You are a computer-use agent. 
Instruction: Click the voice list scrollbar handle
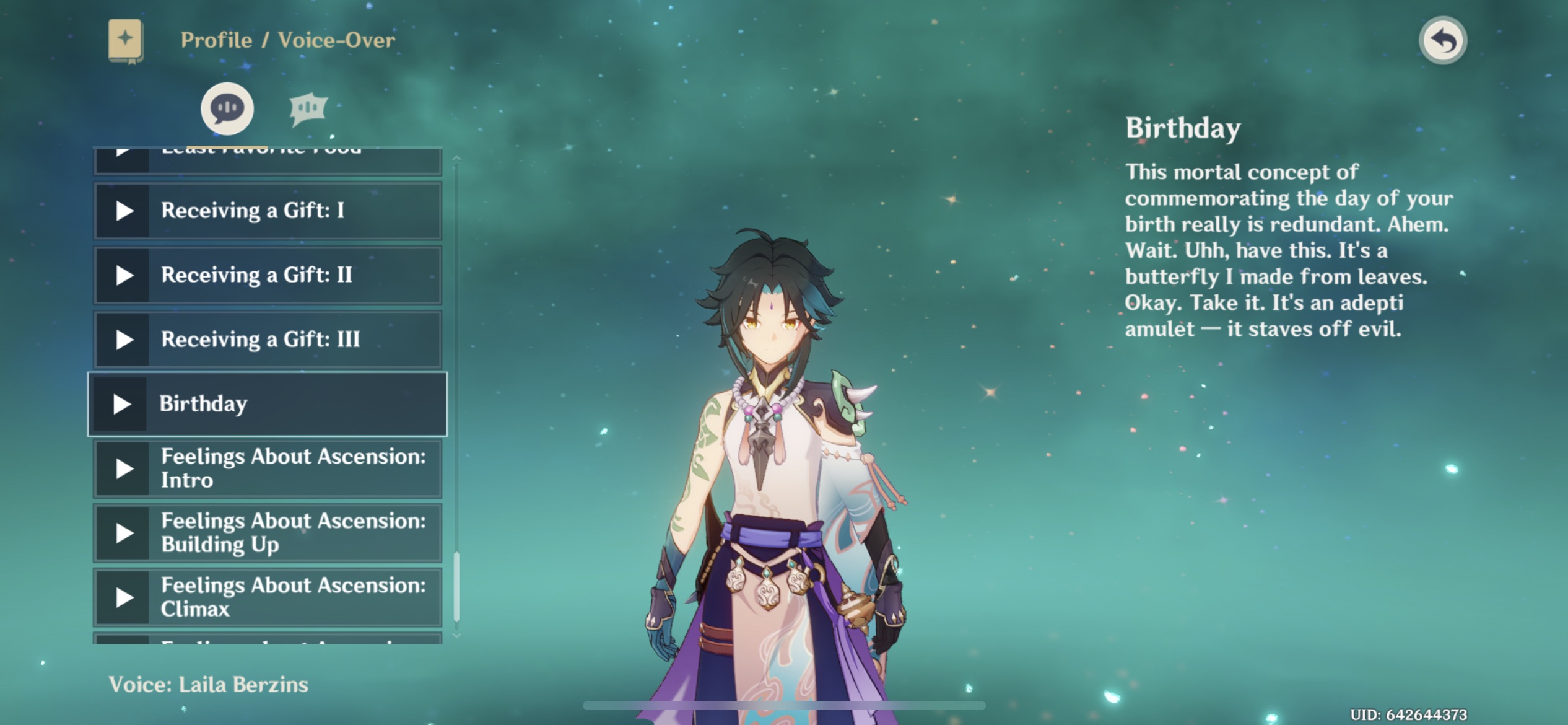pyautogui.click(x=457, y=586)
